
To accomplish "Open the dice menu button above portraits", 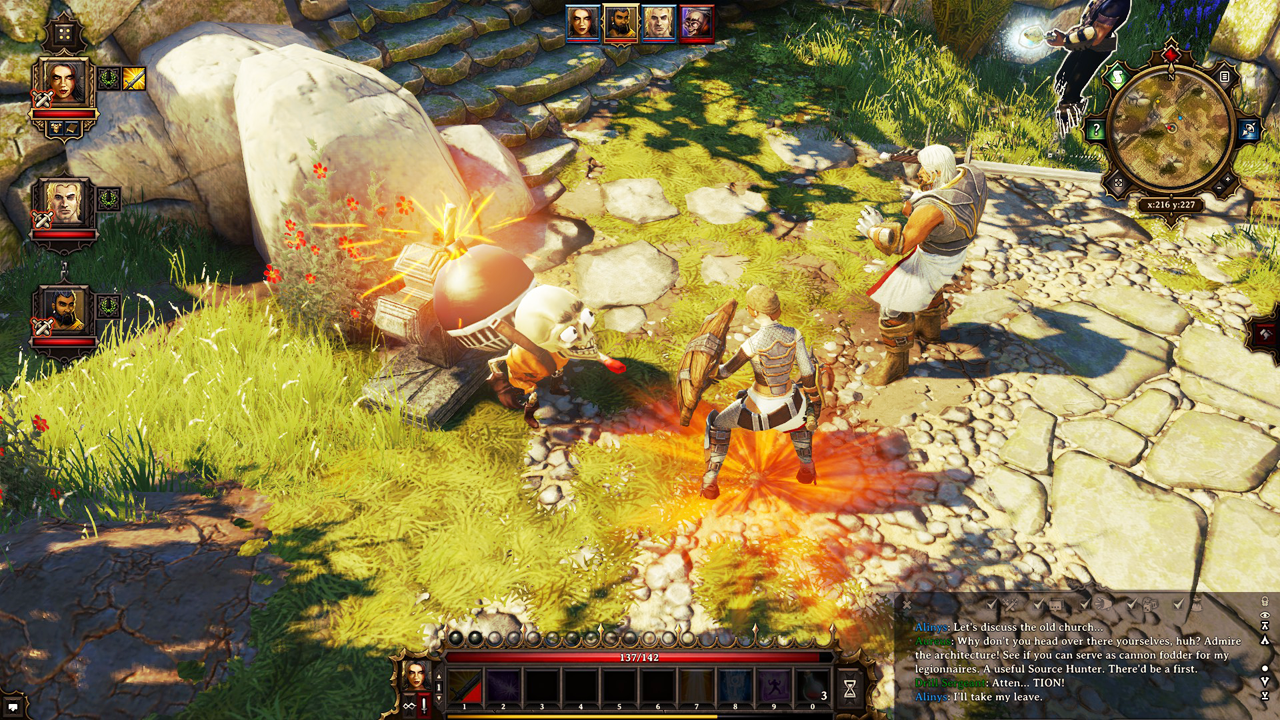I will [64, 32].
